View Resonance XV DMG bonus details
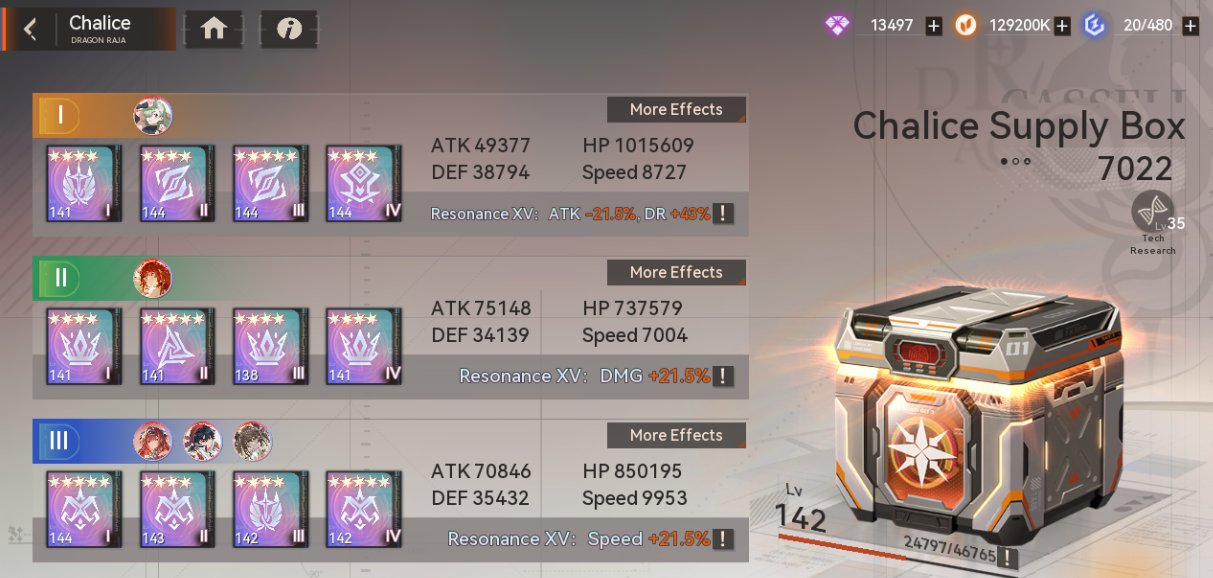The image size is (1213, 578). pos(723,377)
